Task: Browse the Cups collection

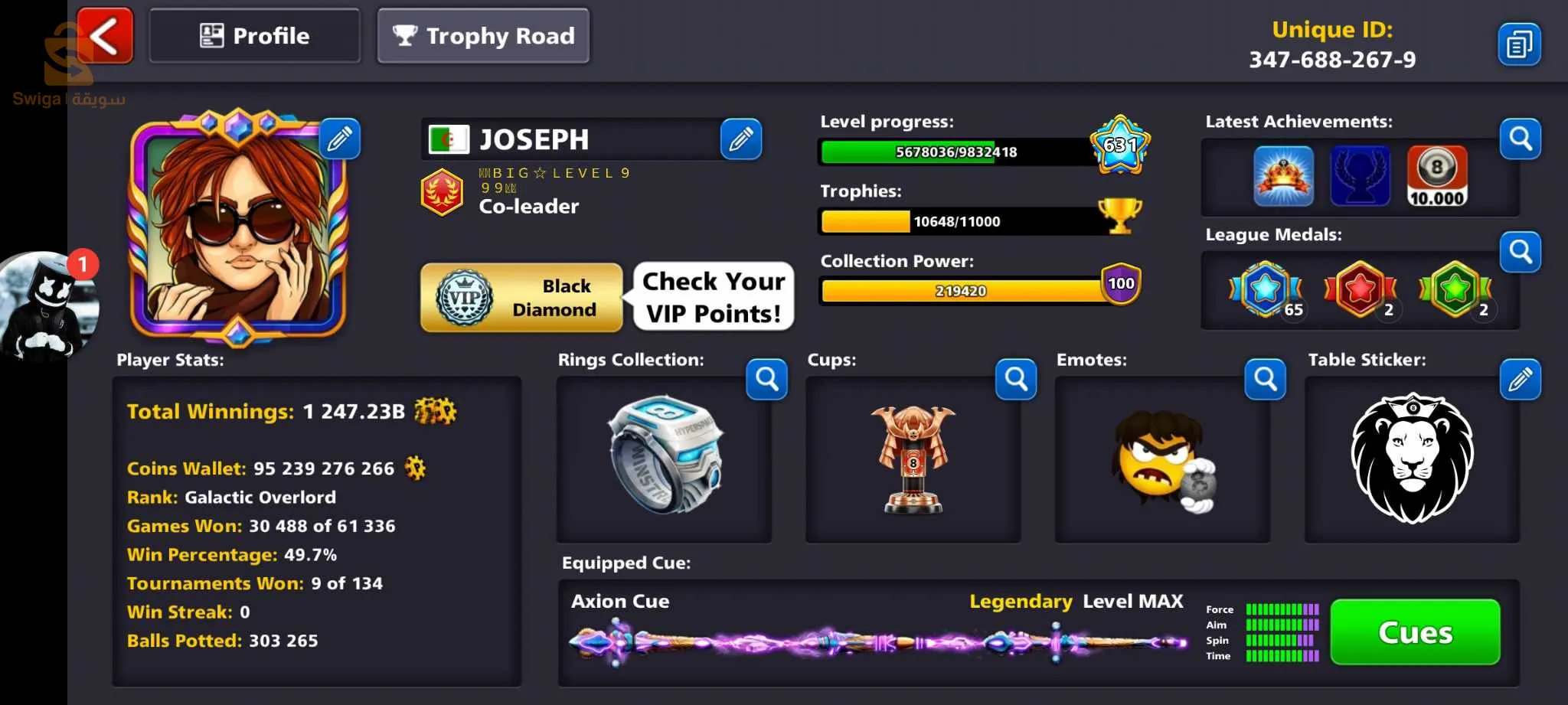Action: click(1016, 379)
